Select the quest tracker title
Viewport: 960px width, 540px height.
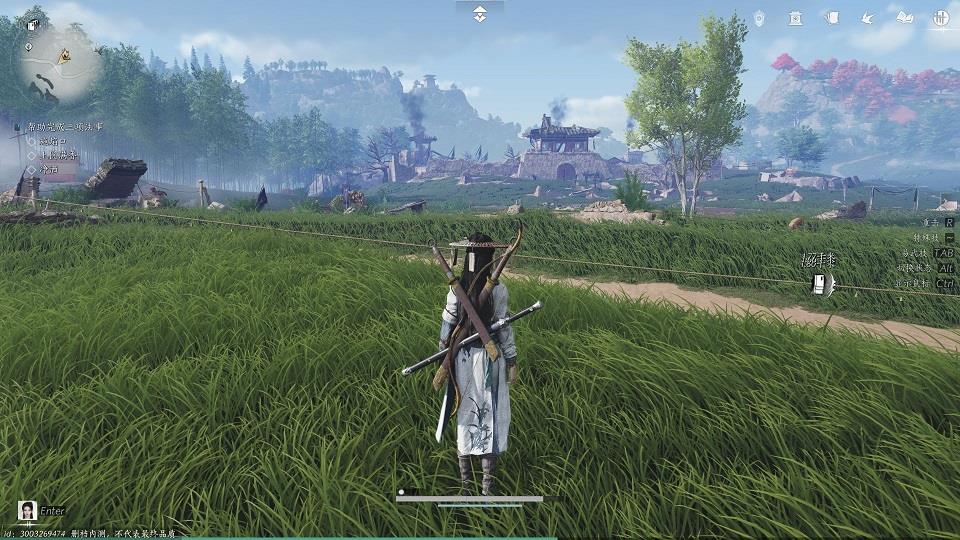tap(64, 127)
